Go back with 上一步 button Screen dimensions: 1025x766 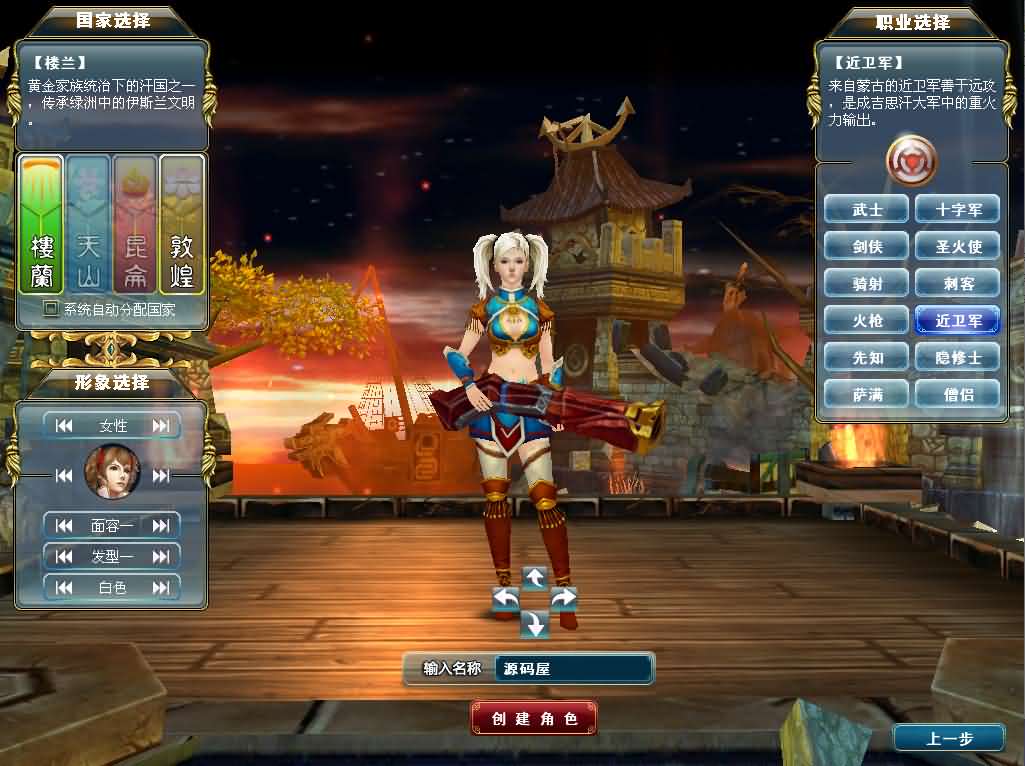pos(948,739)
